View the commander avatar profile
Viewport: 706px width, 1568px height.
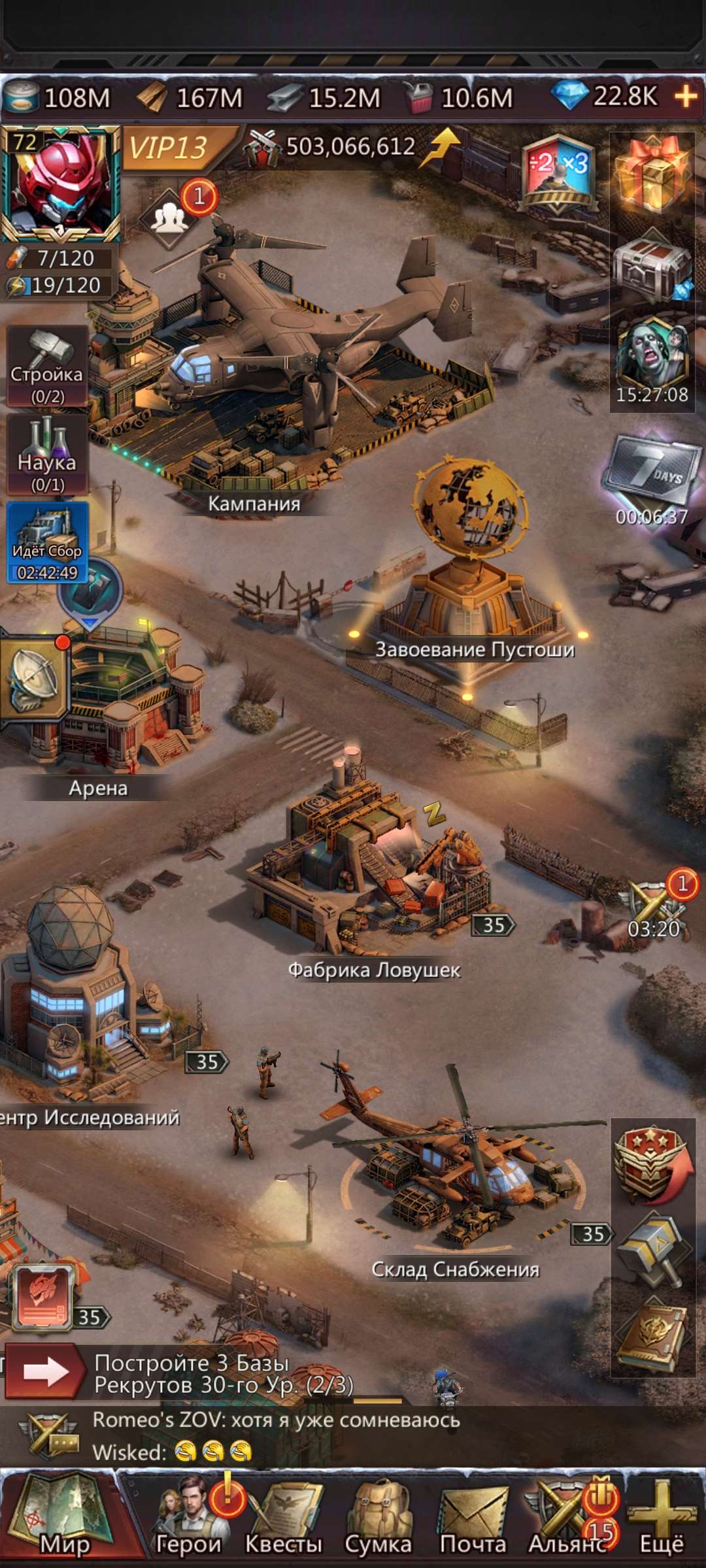pyautogui.click(x=60, y=184)
